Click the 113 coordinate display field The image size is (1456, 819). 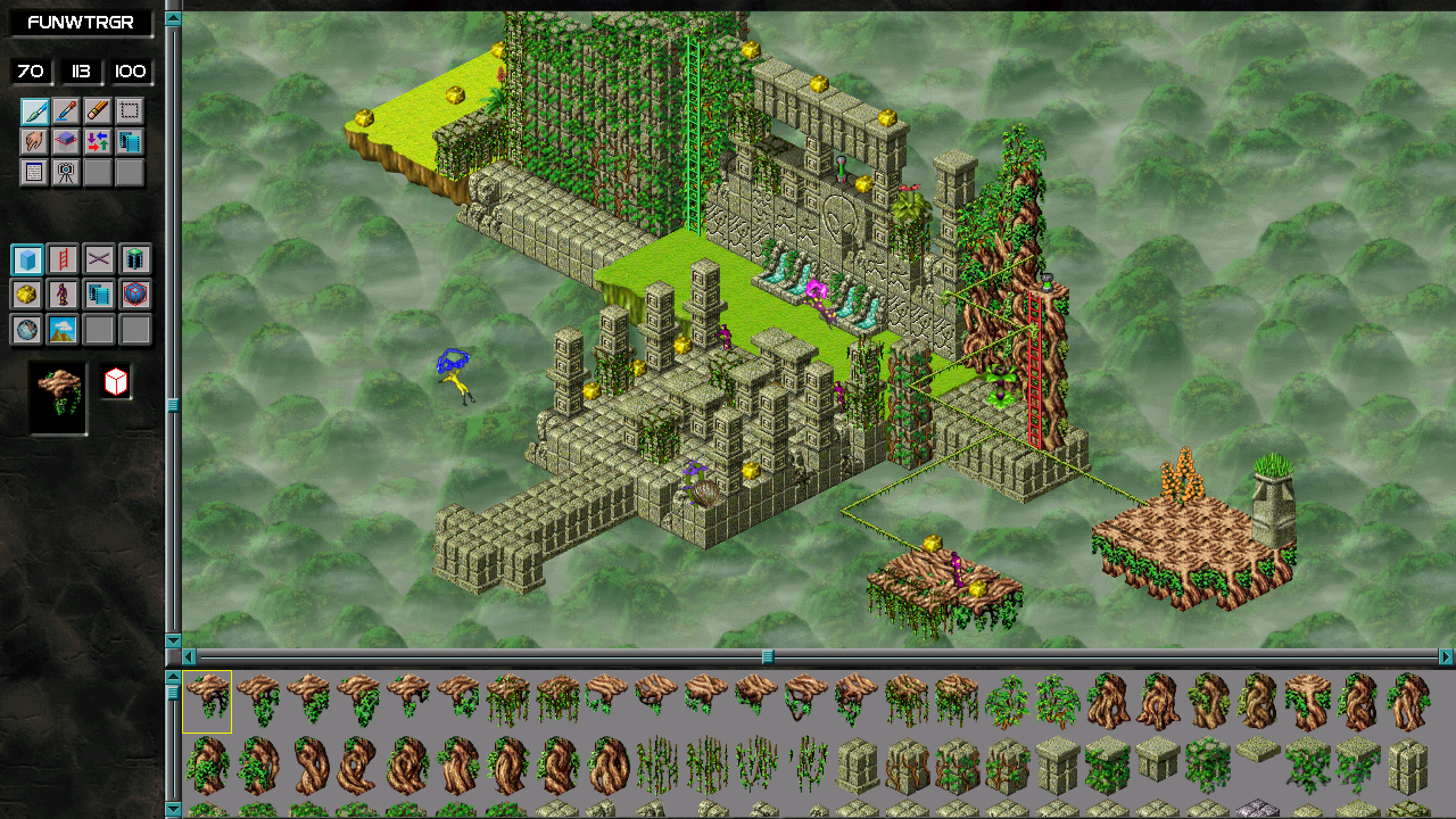80,72
